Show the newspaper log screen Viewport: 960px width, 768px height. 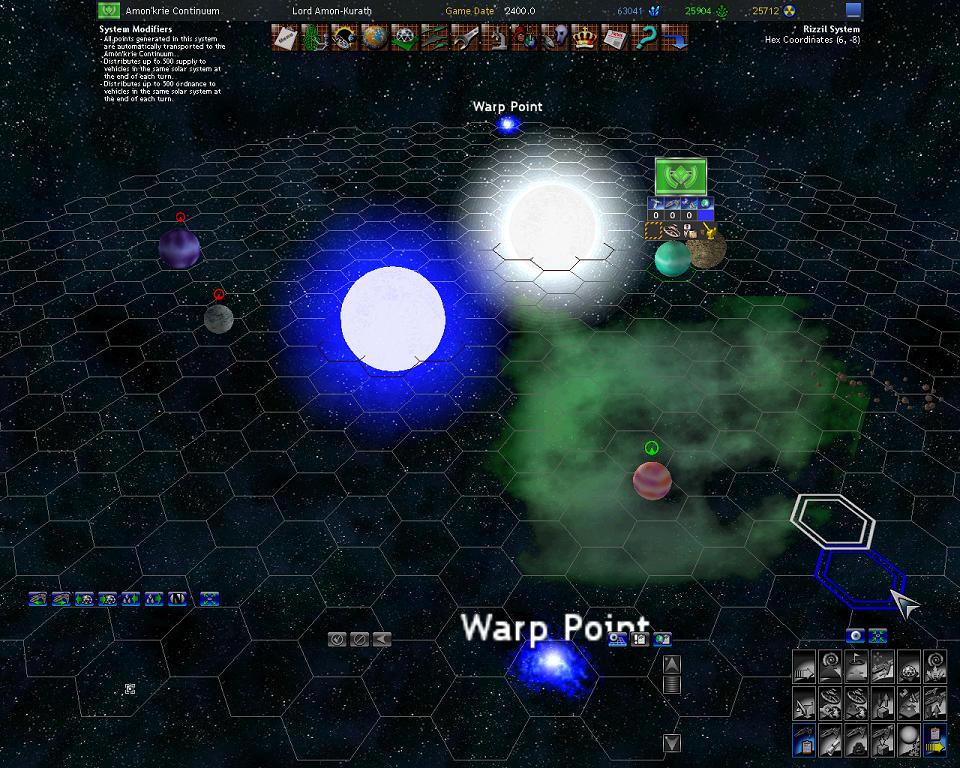coord(616,38)
